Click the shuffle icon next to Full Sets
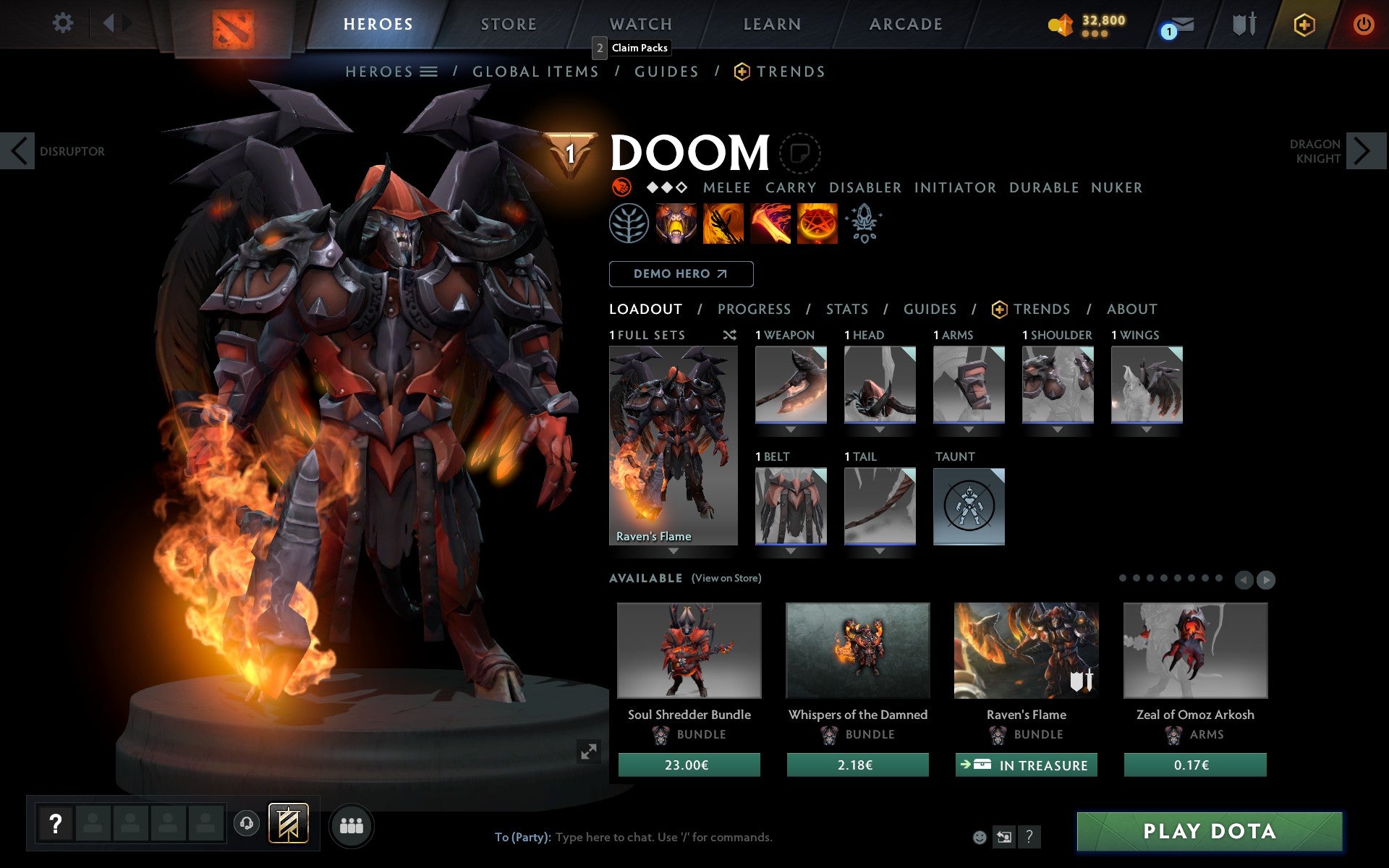 point(729,335)
